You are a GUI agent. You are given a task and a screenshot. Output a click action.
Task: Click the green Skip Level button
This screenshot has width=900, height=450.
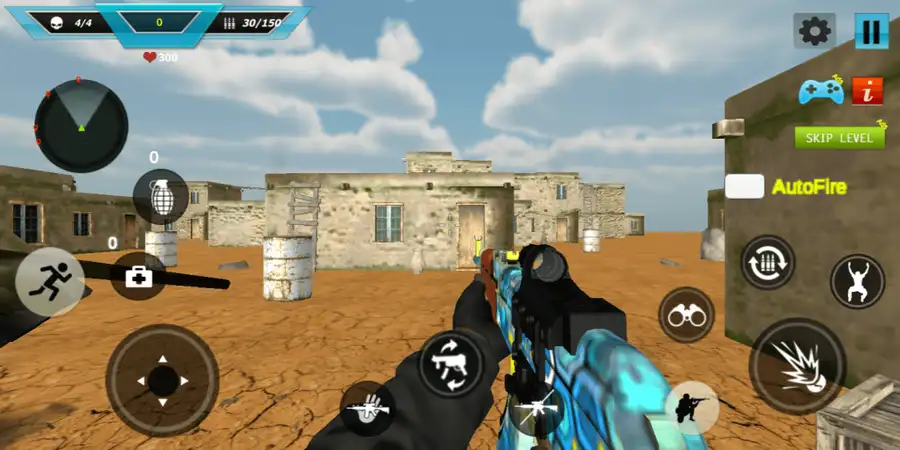coord(840,138)
